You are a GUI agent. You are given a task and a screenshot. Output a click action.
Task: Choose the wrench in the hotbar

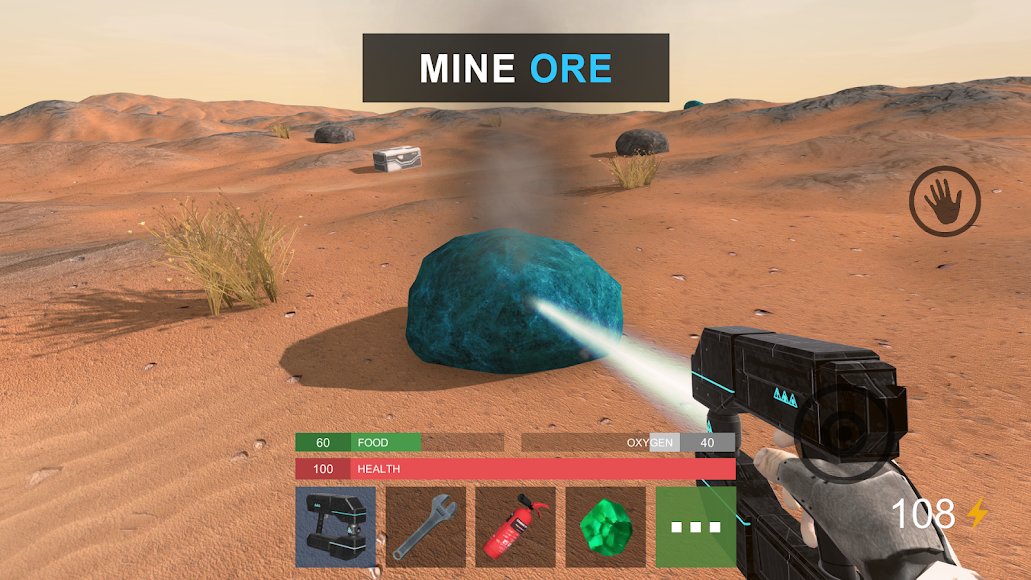coord(425,527)
